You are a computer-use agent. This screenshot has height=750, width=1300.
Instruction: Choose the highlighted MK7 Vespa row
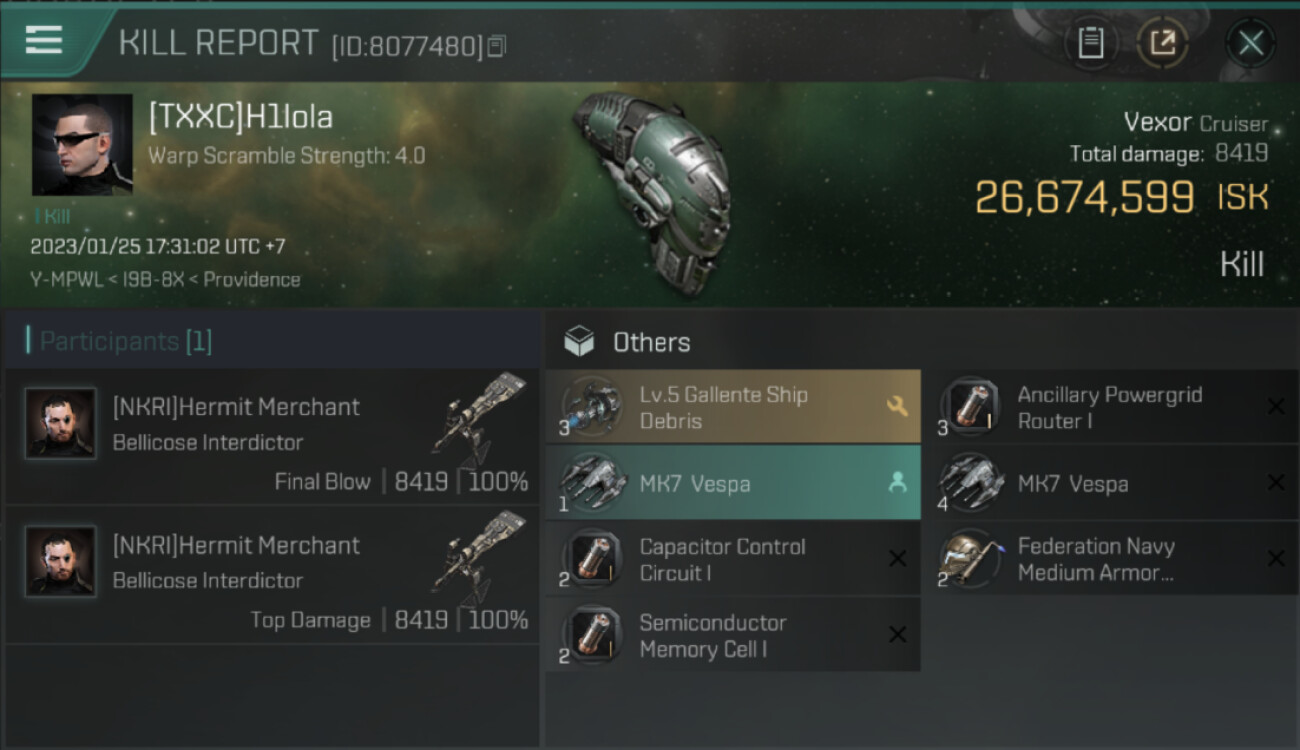click(733, 483)
